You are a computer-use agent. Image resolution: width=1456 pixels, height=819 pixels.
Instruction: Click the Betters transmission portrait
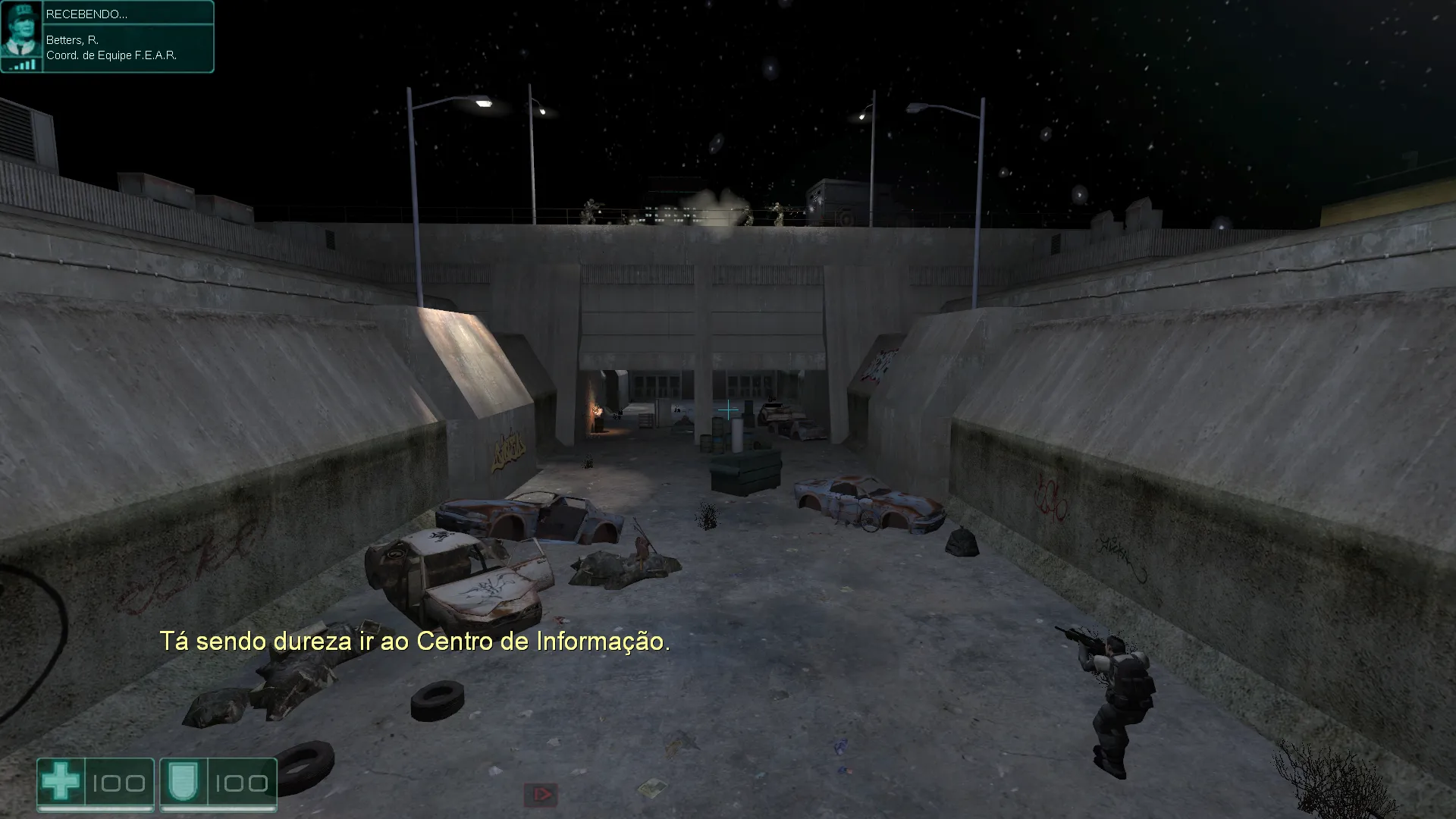(x=21, y=36)
